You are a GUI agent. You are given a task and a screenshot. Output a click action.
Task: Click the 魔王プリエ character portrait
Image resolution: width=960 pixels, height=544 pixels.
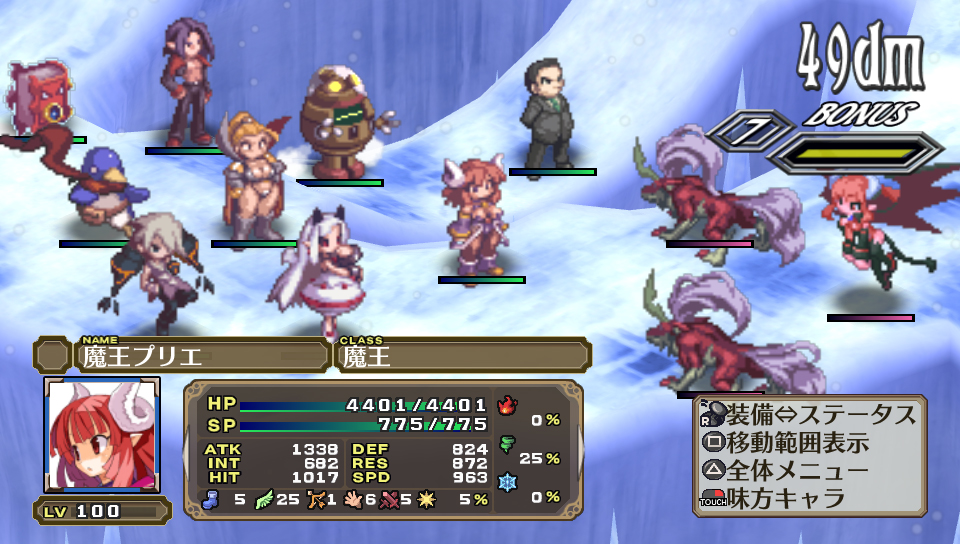pyautogui.click(x=101, y=435)
